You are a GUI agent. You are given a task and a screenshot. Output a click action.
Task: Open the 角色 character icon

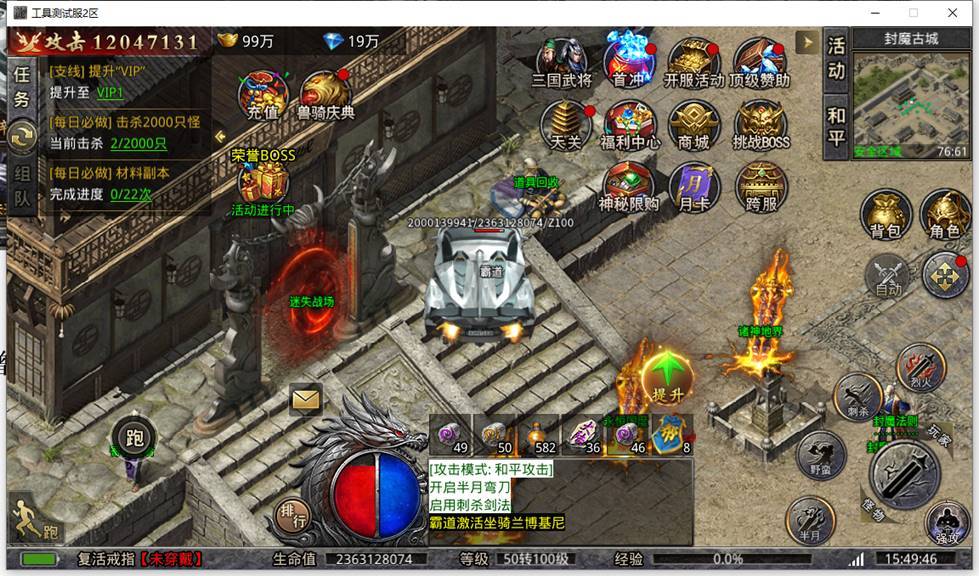pyautogui.click(x=945, y=214)
